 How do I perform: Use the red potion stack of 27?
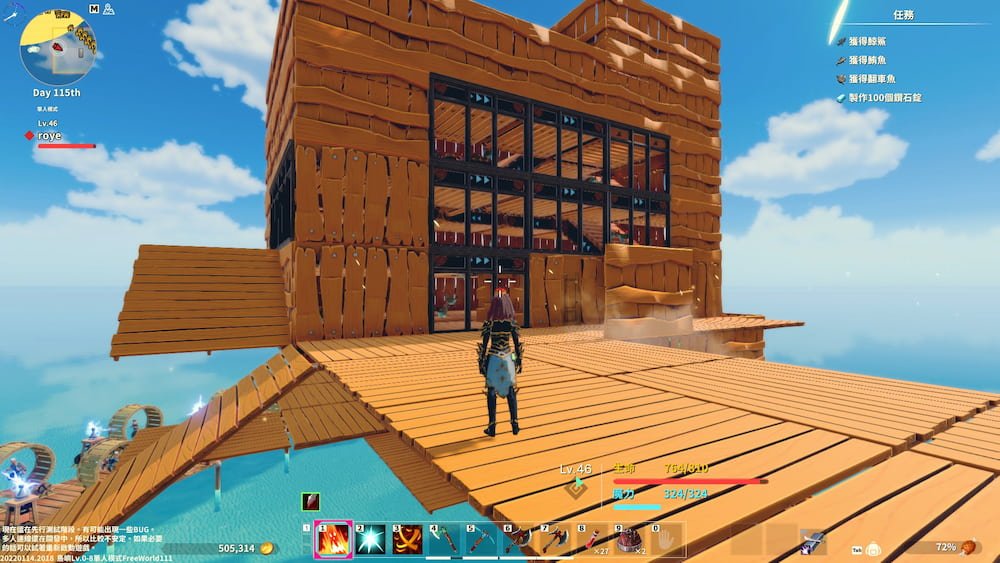pos(594,540)
